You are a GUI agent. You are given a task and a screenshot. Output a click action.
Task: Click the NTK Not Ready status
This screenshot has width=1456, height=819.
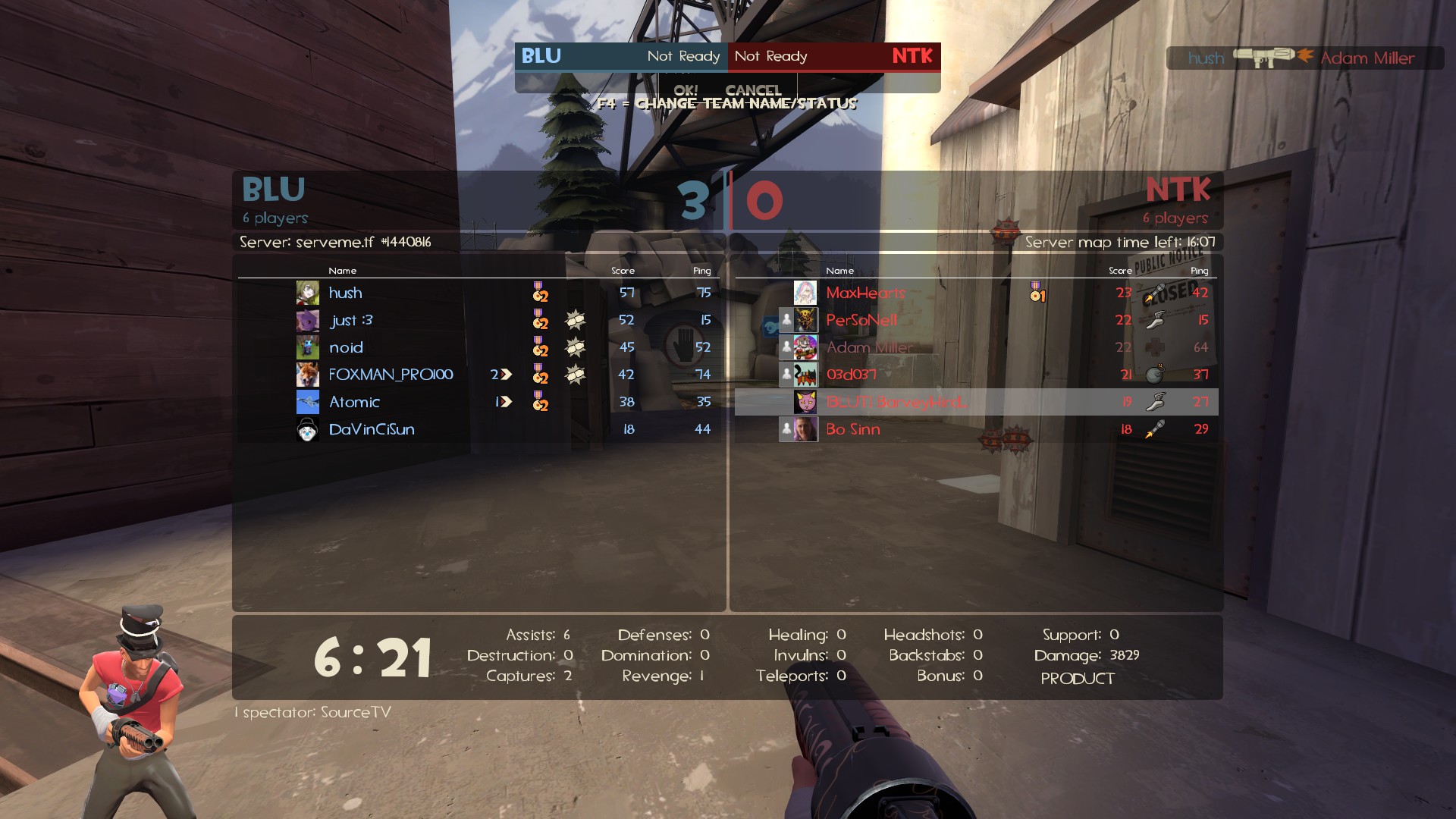click(770, 56)
